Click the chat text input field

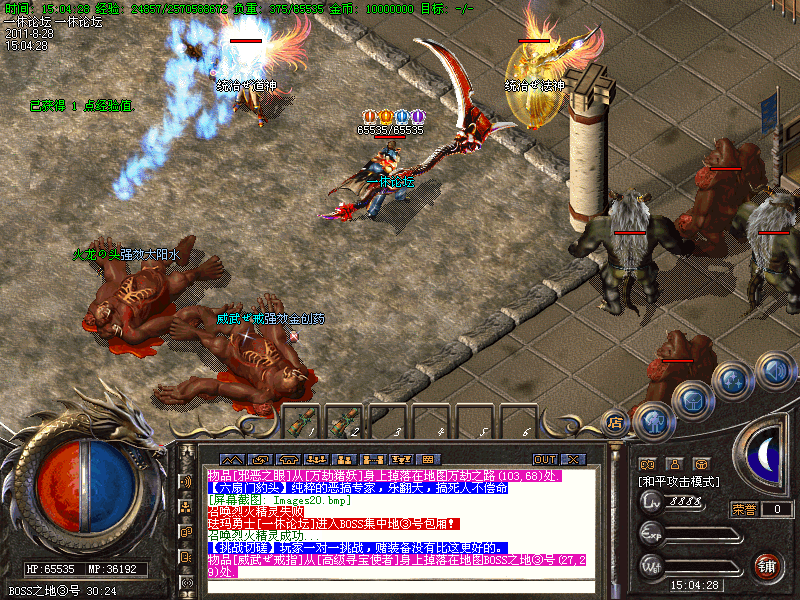pos(400,587)
